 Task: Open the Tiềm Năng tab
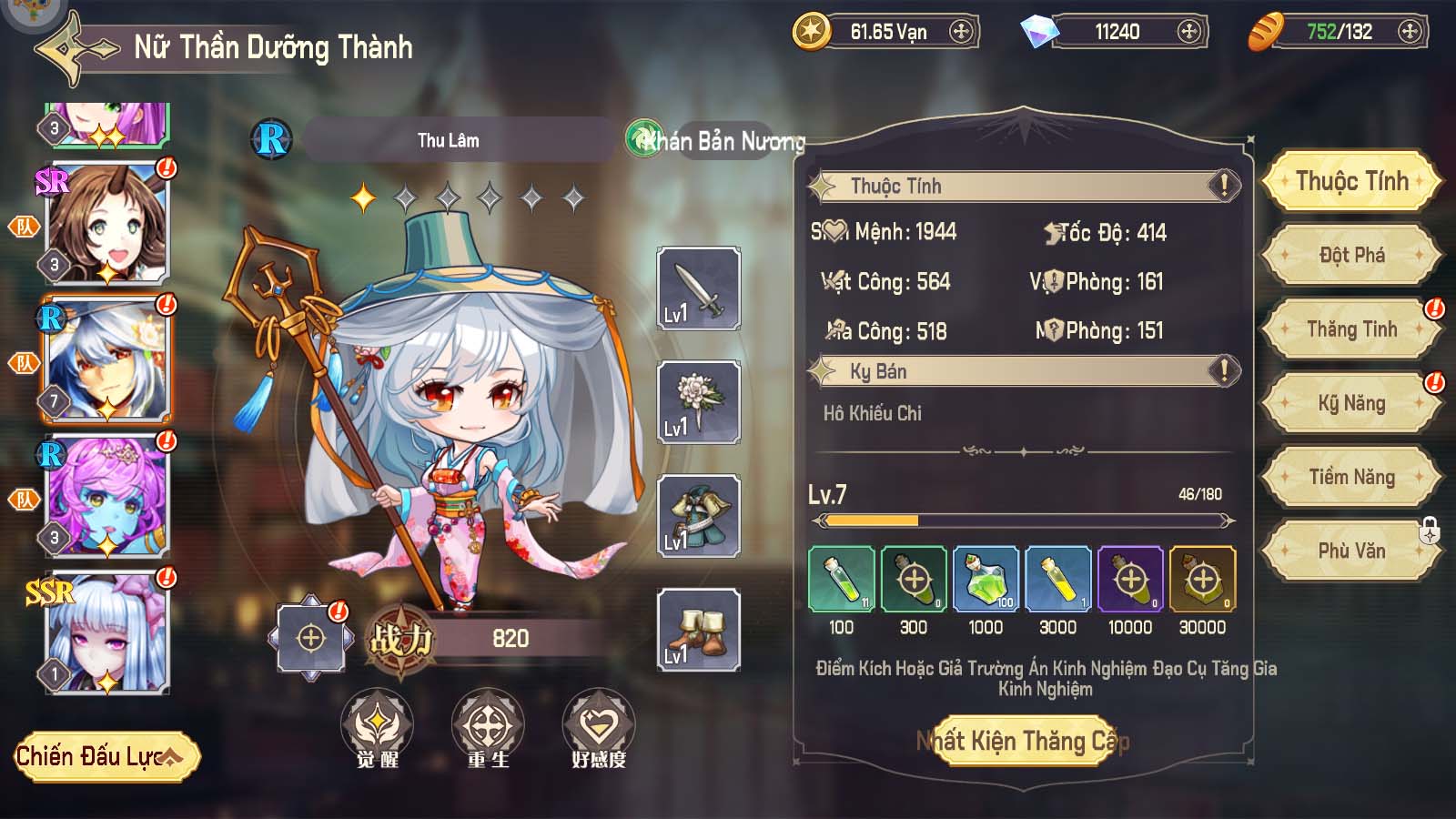1351,477
